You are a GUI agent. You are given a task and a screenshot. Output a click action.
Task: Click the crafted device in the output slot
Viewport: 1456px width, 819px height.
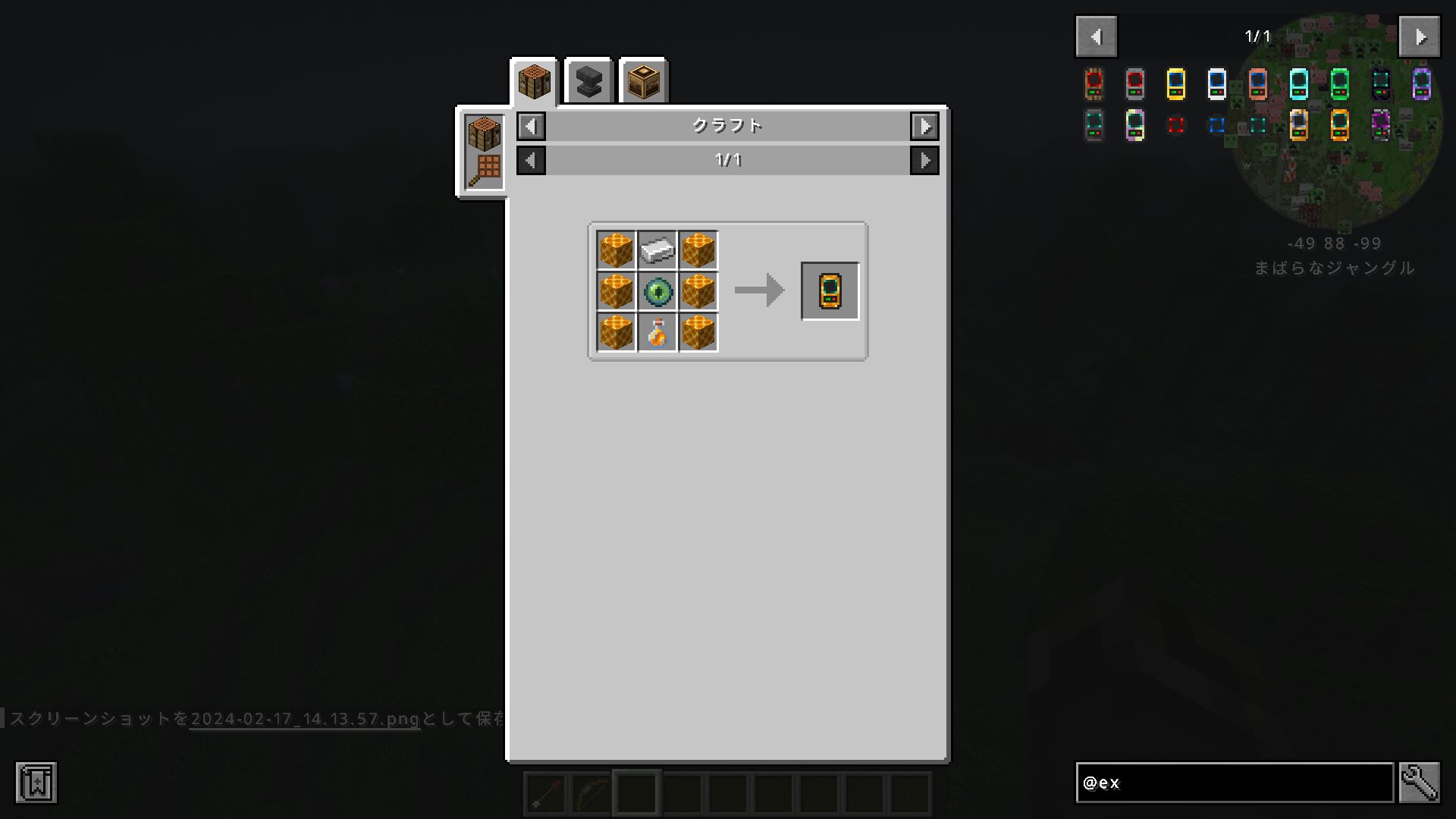830,291
